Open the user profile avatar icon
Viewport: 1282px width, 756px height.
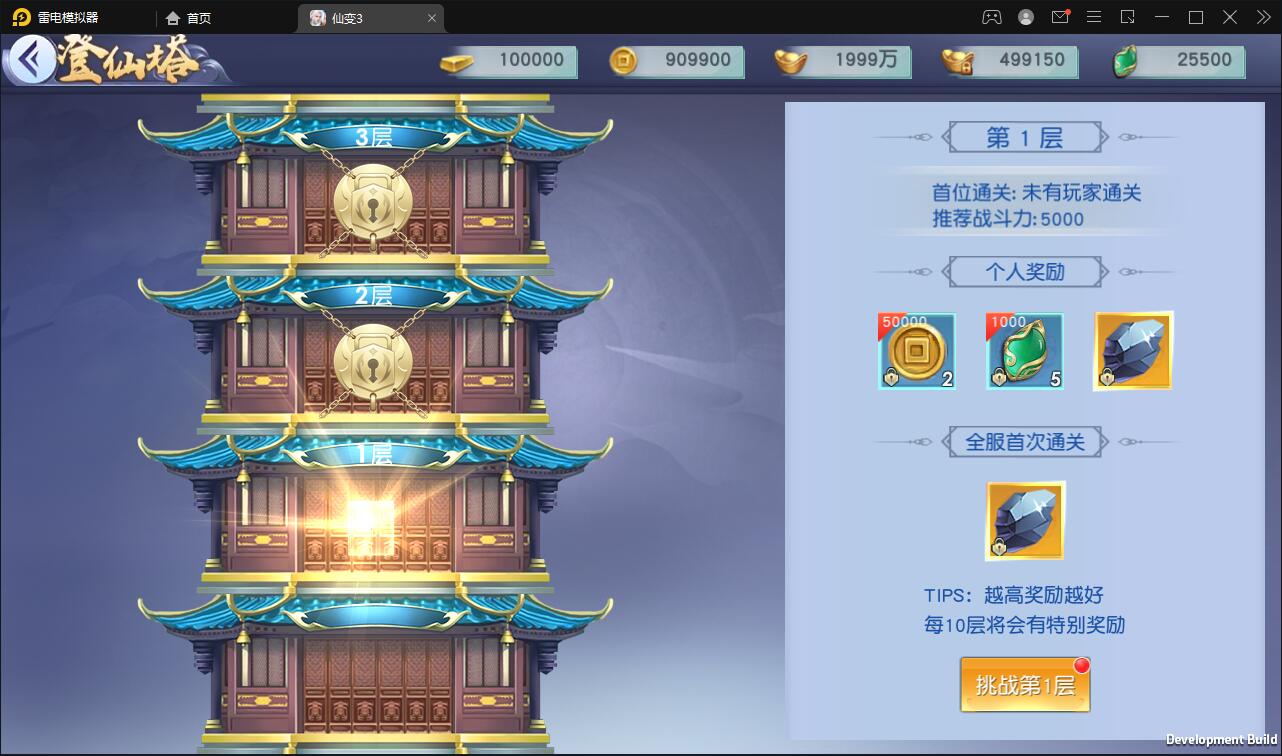tap(1024, 17)
